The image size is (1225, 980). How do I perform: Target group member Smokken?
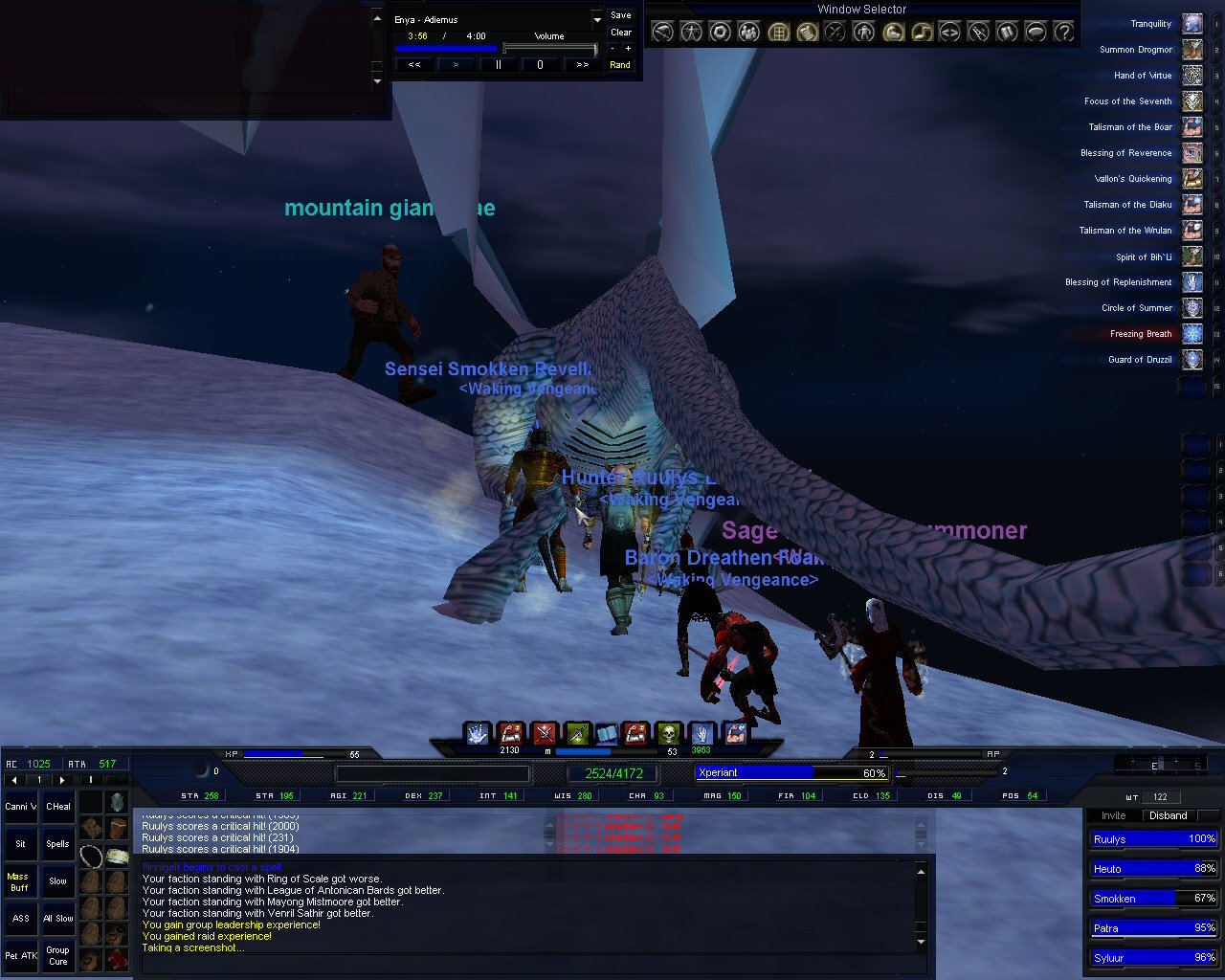[1152, 899]
